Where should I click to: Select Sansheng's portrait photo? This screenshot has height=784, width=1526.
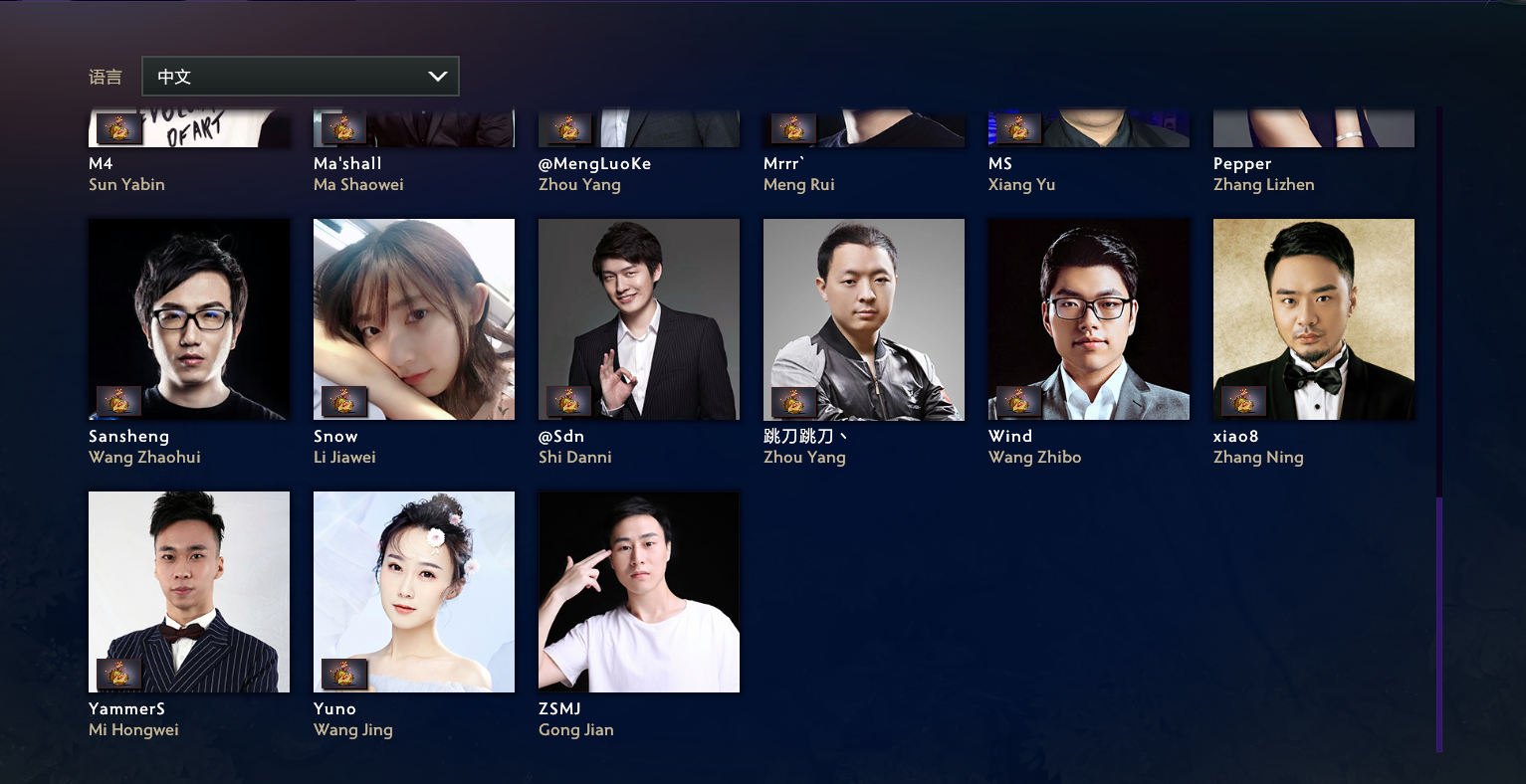189,318
